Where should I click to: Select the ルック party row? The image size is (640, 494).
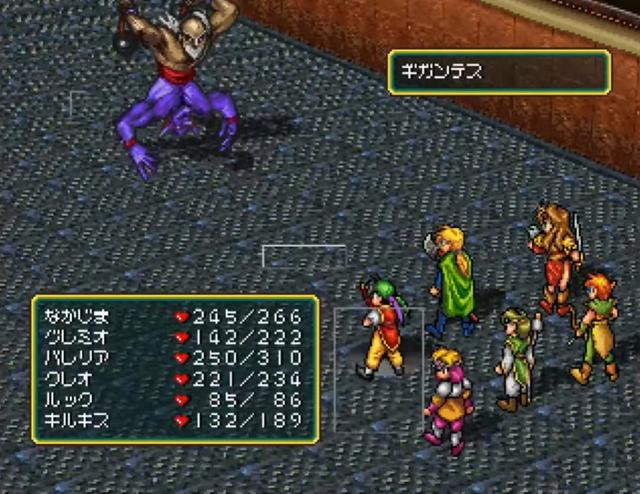point(175,399)
